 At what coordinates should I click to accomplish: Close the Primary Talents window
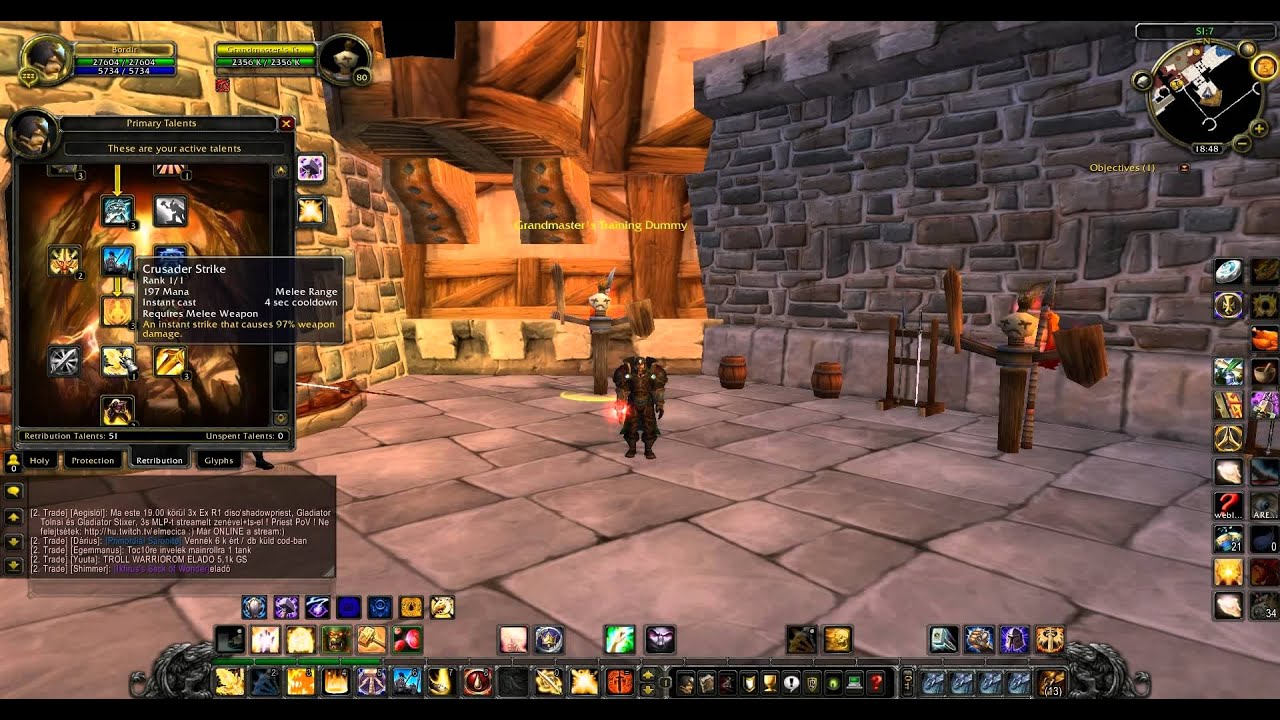[x=286, y=124]
